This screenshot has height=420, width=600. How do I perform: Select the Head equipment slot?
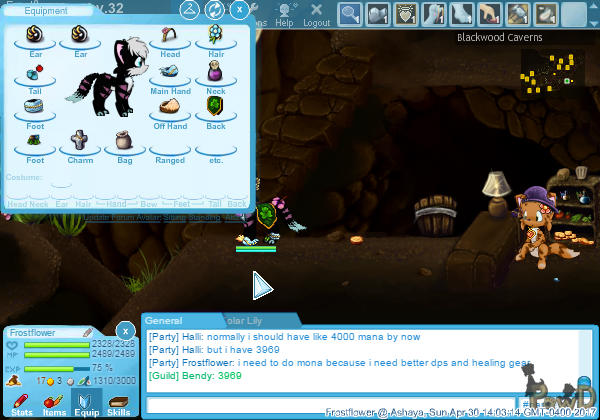coord(169,41)
